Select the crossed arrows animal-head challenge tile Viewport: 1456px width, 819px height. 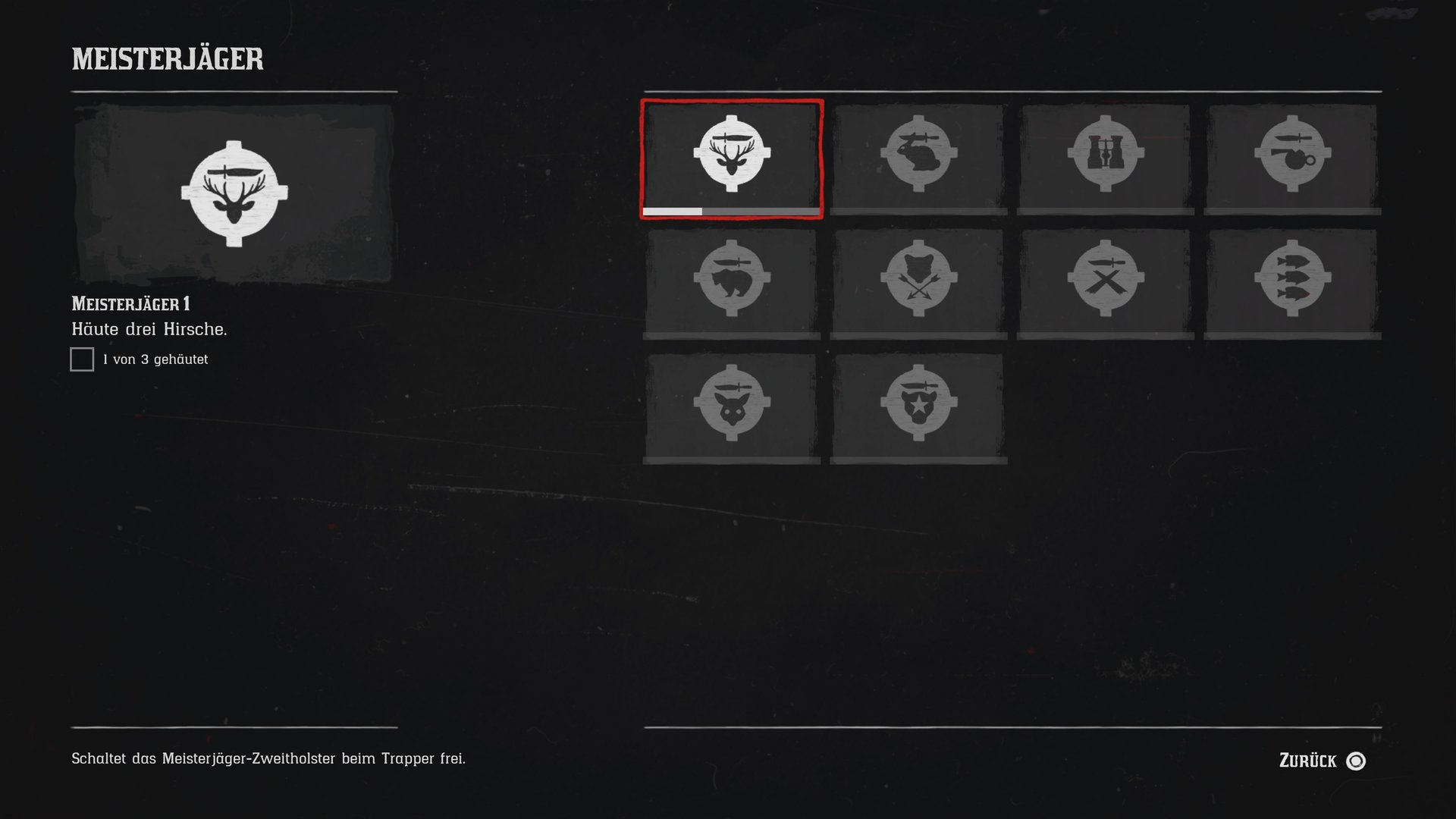[918, 282]
